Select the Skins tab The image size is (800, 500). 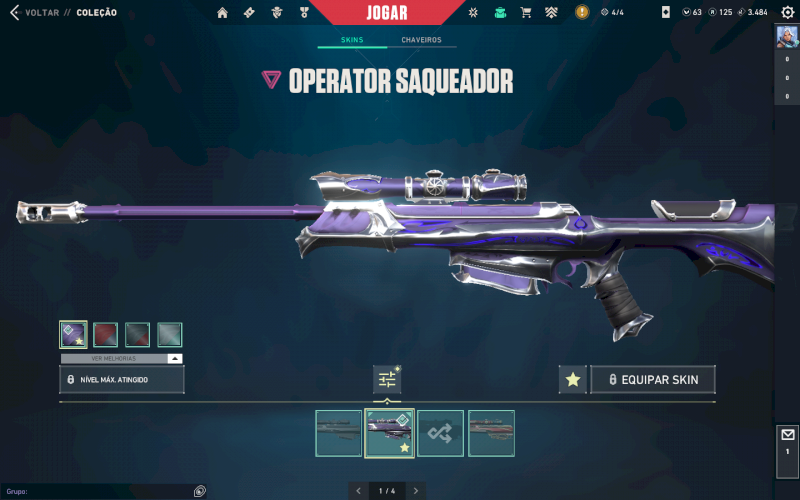point(351,40)
